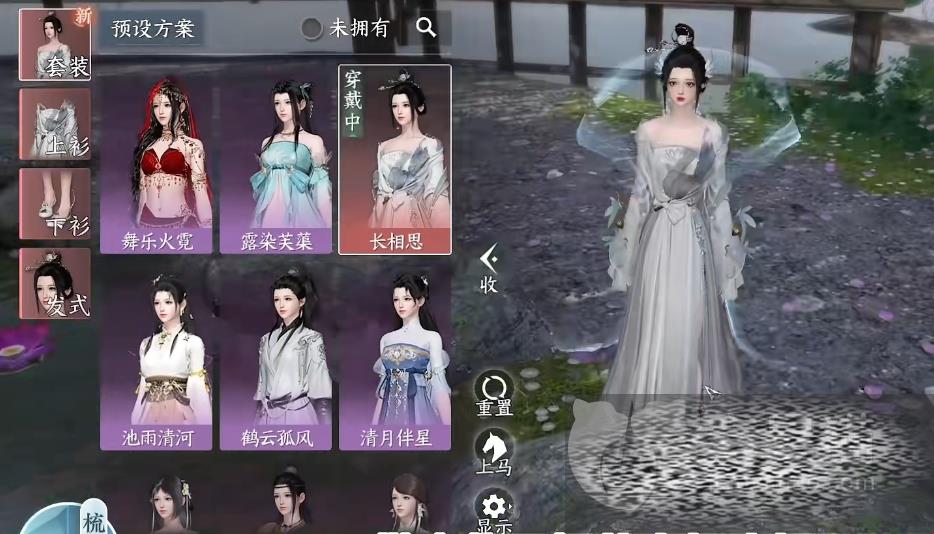Open the 预设方案 preset schemes
Viewport: 934px width, 534px height.
[x=152, y=28]
